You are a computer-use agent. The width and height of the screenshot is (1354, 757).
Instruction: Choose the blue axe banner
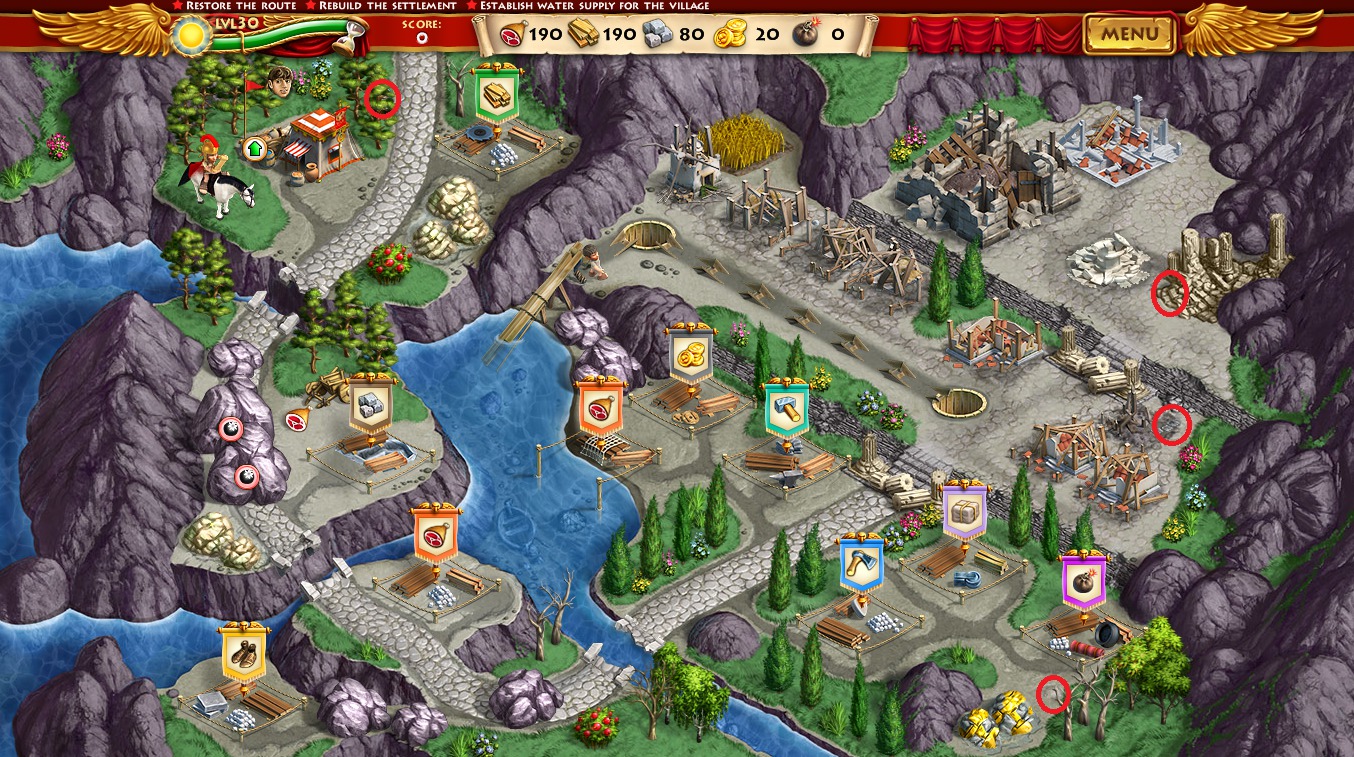tap(861, 563)
